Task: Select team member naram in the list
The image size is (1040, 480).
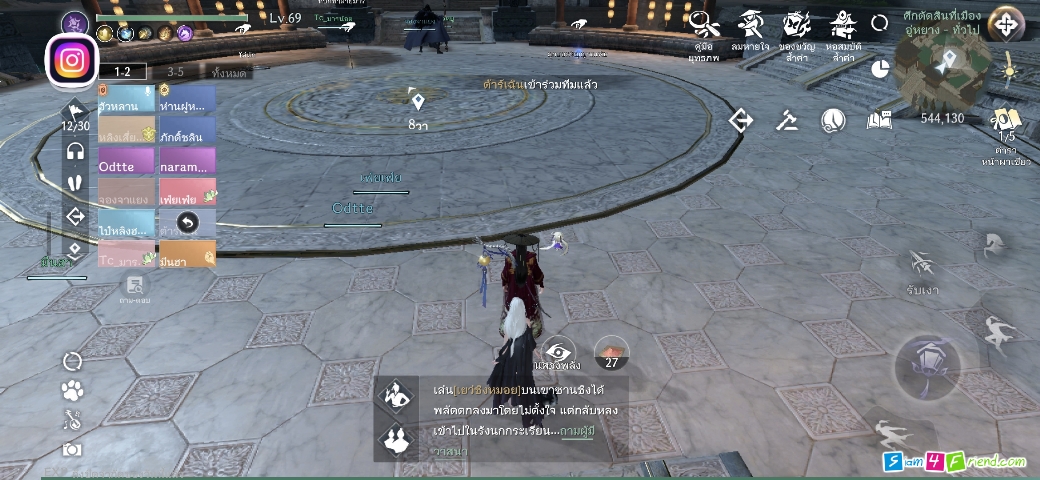Action: pos(186,162)
